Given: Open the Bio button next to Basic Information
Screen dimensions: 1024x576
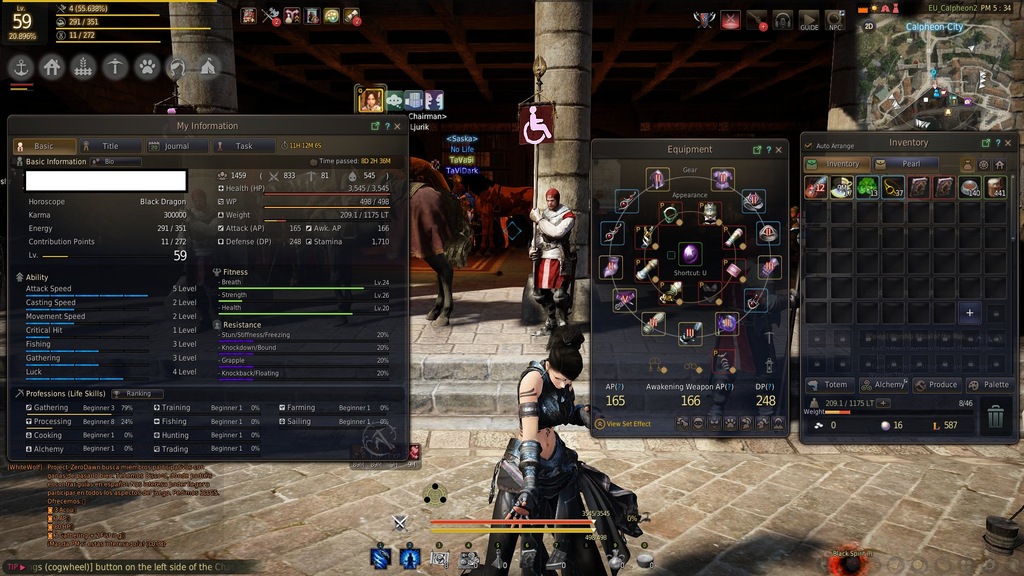Looking at the screenshot, I should (x=115, y=162).
